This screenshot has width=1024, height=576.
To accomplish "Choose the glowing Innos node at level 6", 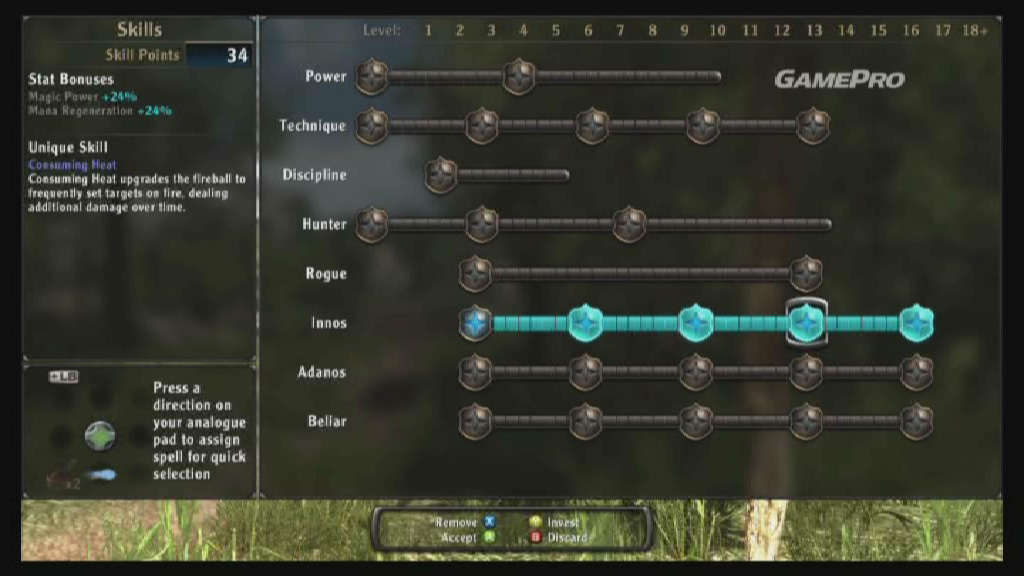I will (585, 322).
